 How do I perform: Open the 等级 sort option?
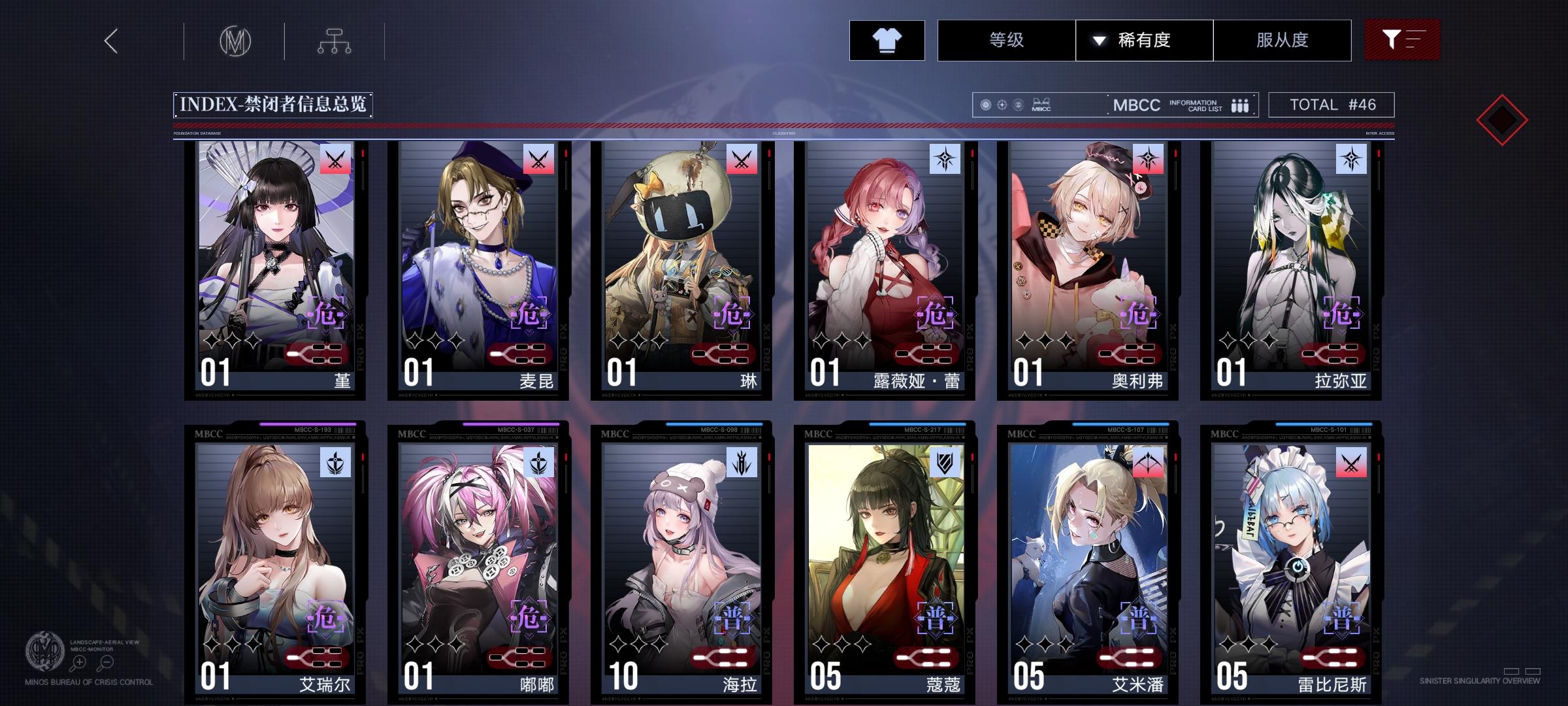pos(1007,41)
